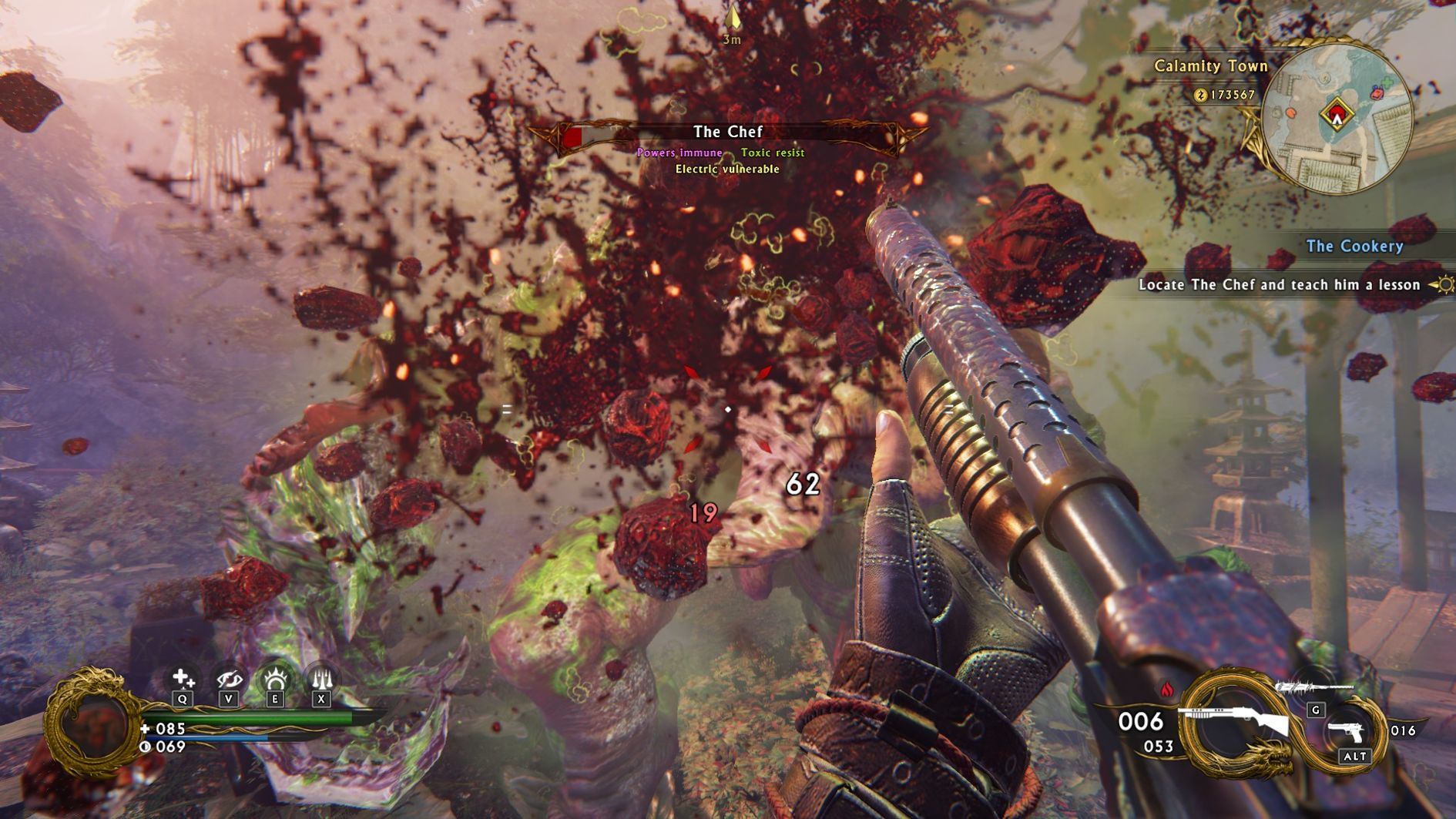Click the Chef objective tracker text
Viewport: 1456px width, 819px height.
[x=1279, y=285]
